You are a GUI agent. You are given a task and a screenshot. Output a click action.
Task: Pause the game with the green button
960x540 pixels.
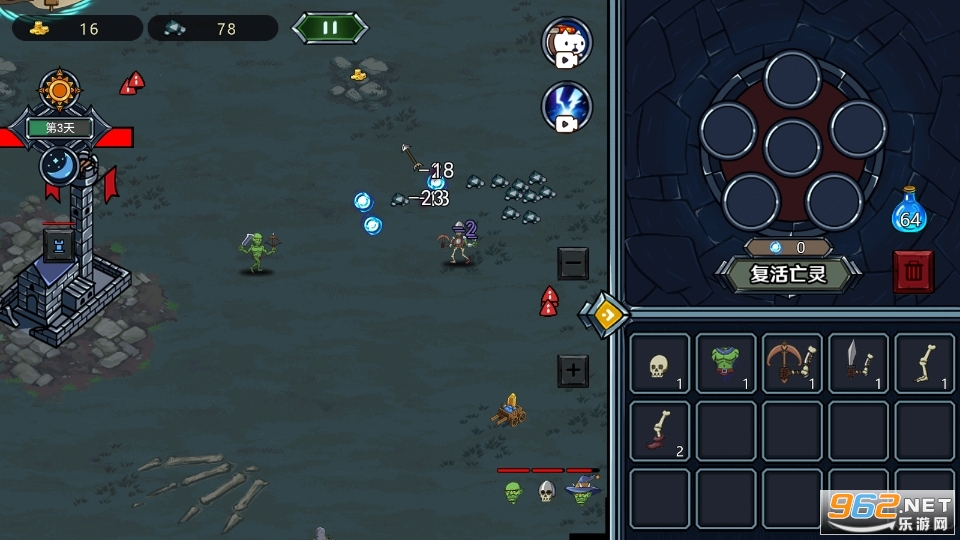(x=331, y=27)
